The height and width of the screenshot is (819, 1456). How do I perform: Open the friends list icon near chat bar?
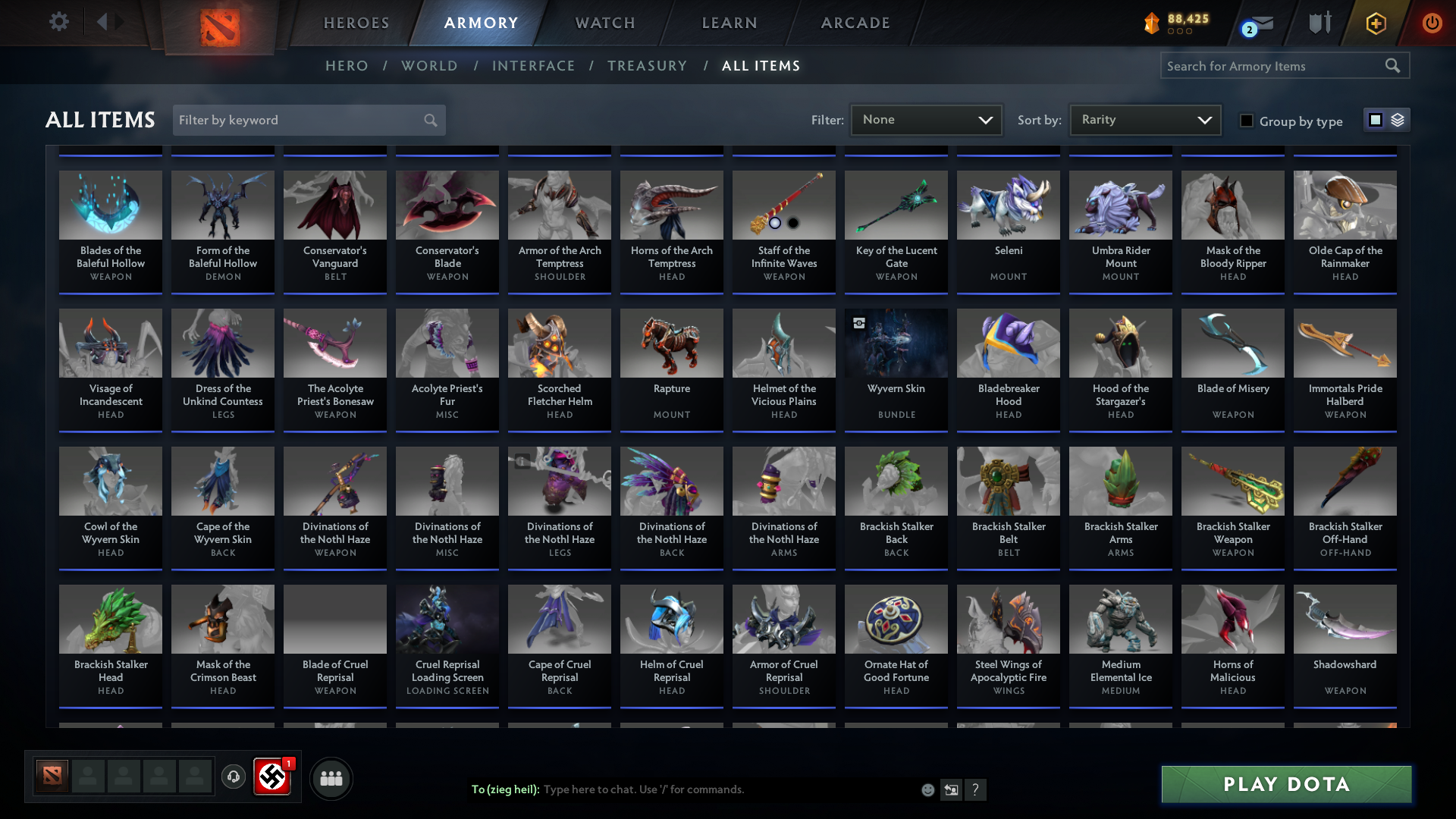(x=331, y=778)
